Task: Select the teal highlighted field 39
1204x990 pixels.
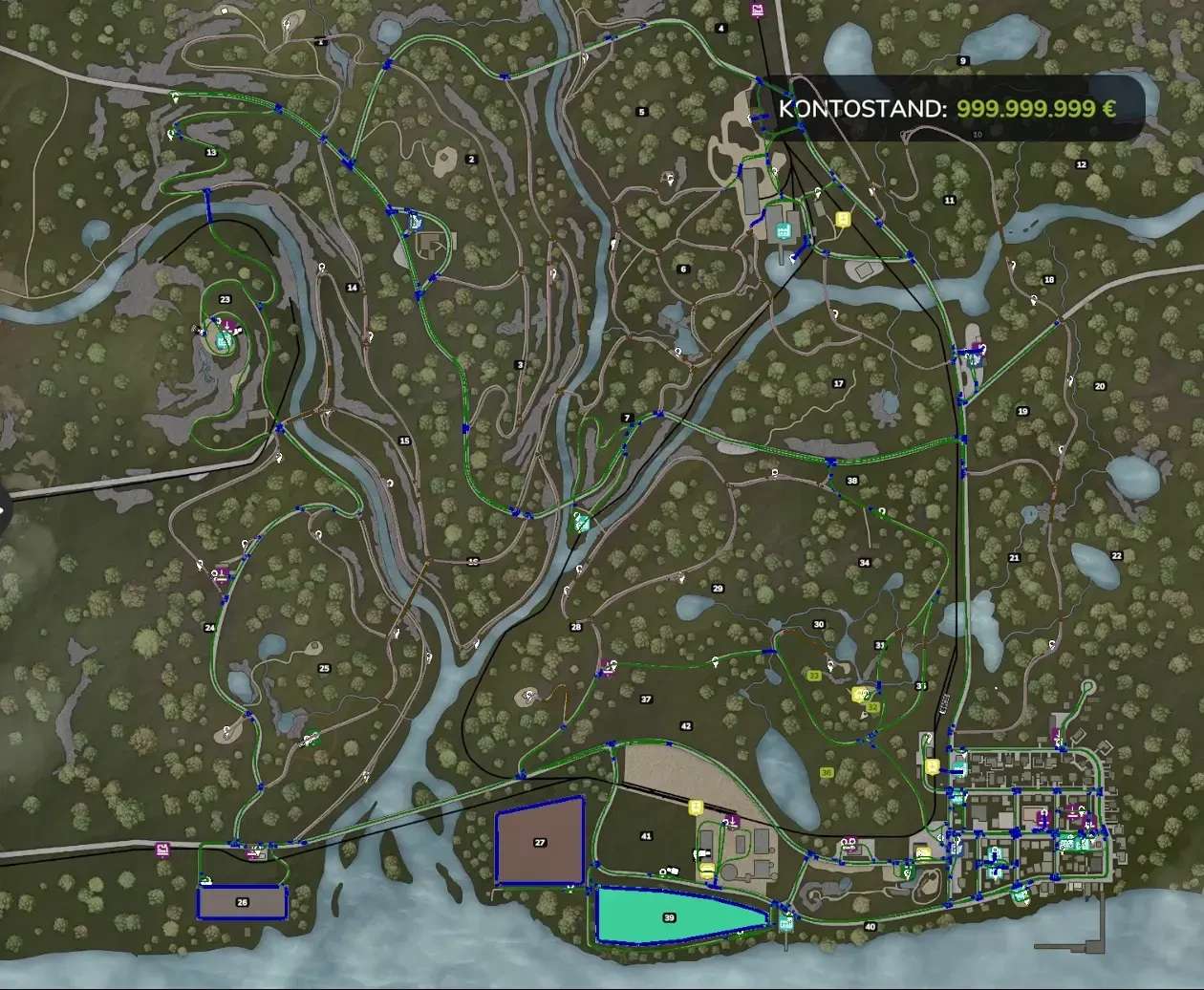Action: (x=669, y=916)
